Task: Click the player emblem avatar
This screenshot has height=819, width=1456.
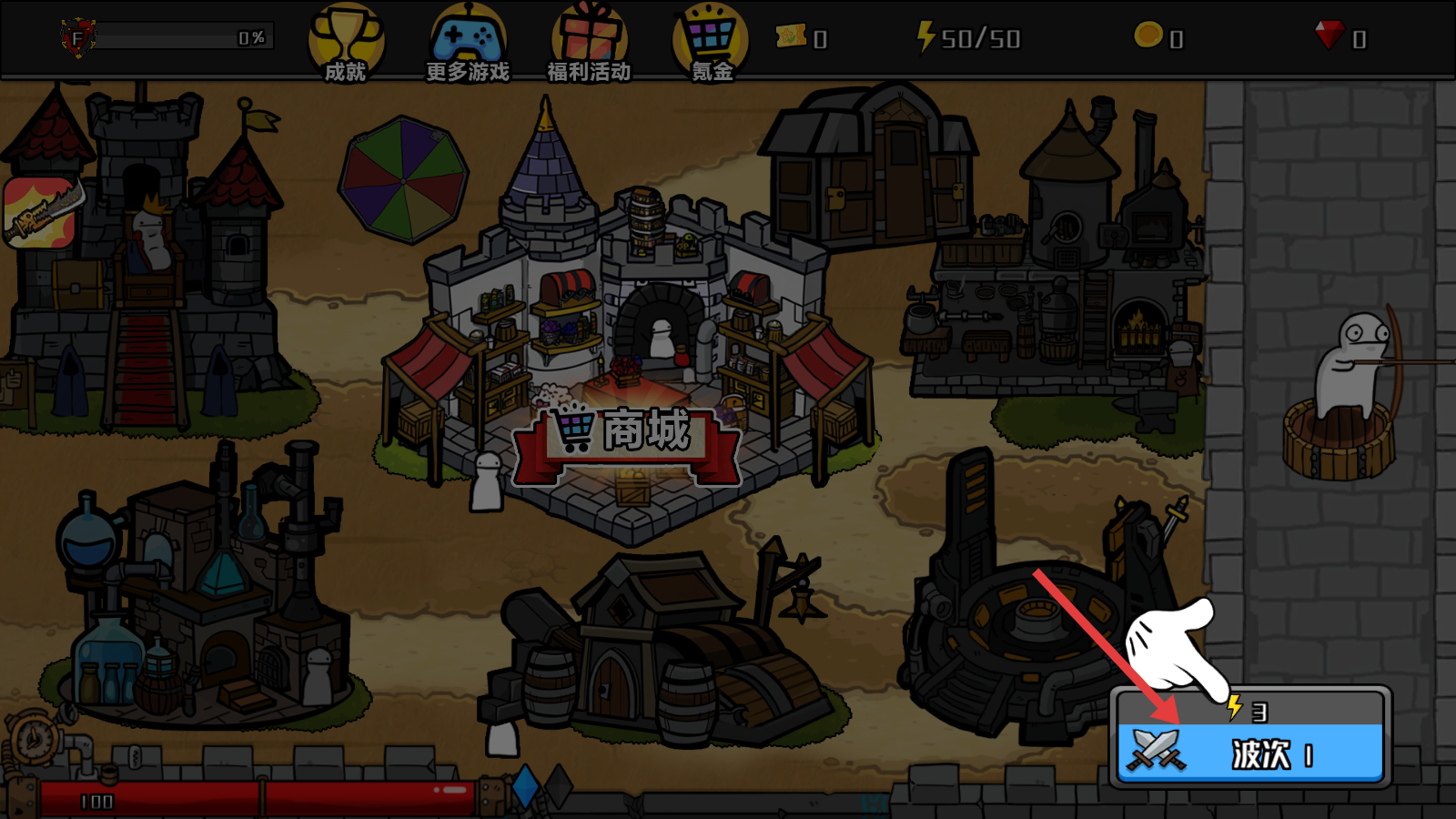Action: pos(78,38)
